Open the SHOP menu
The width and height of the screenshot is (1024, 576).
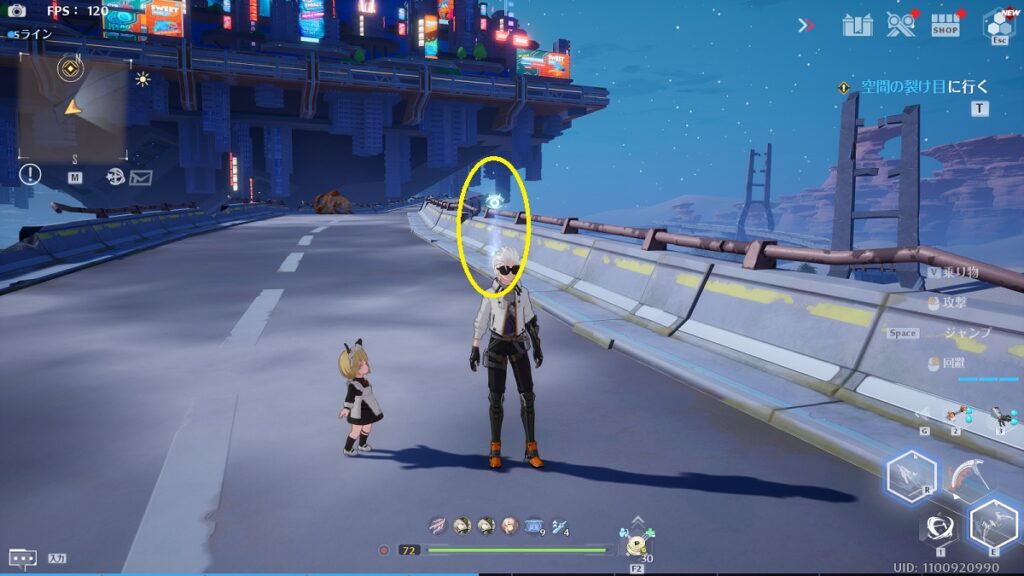[945, 25]
